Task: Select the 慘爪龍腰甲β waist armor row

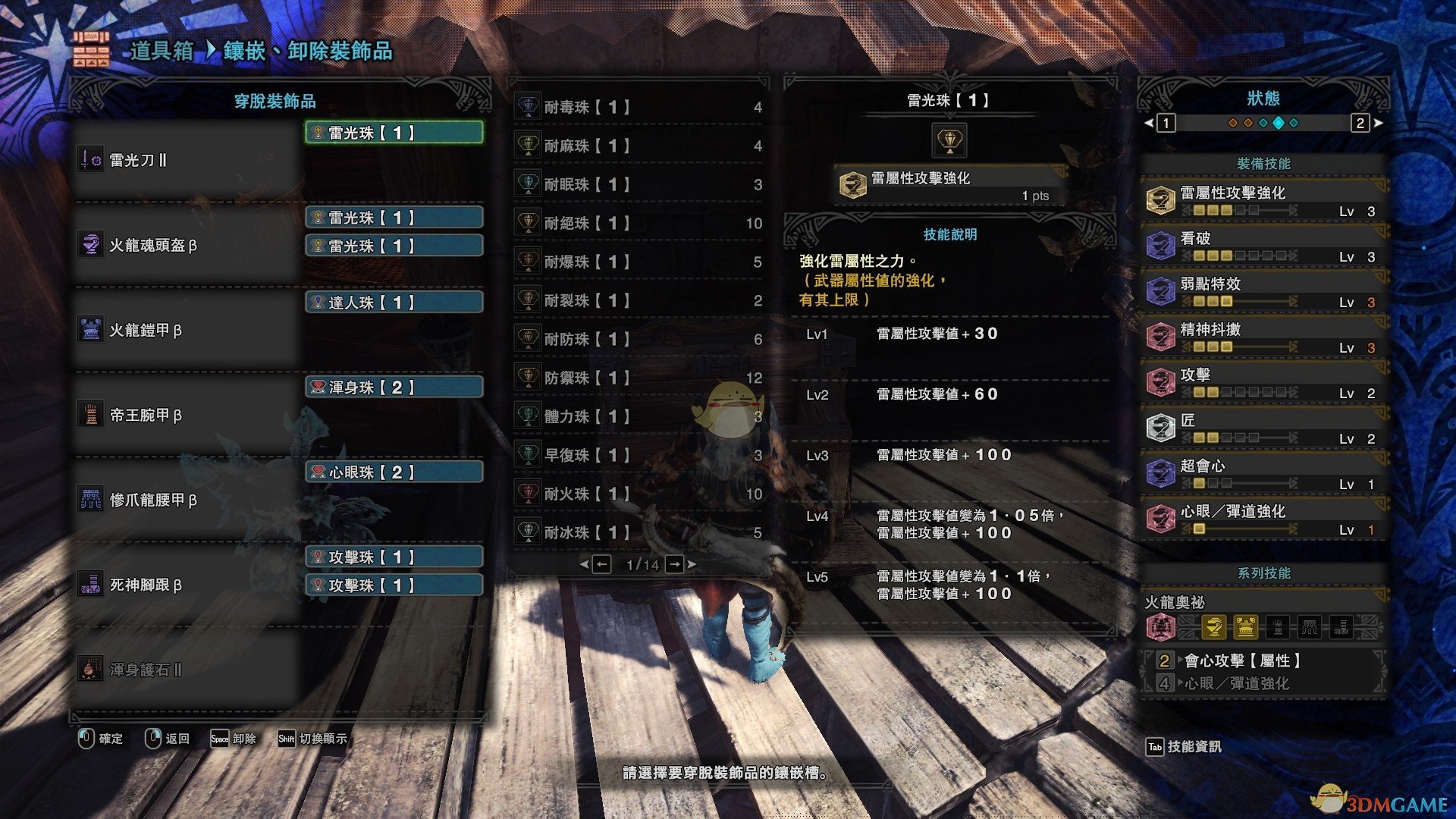Action: coord(186,500)
